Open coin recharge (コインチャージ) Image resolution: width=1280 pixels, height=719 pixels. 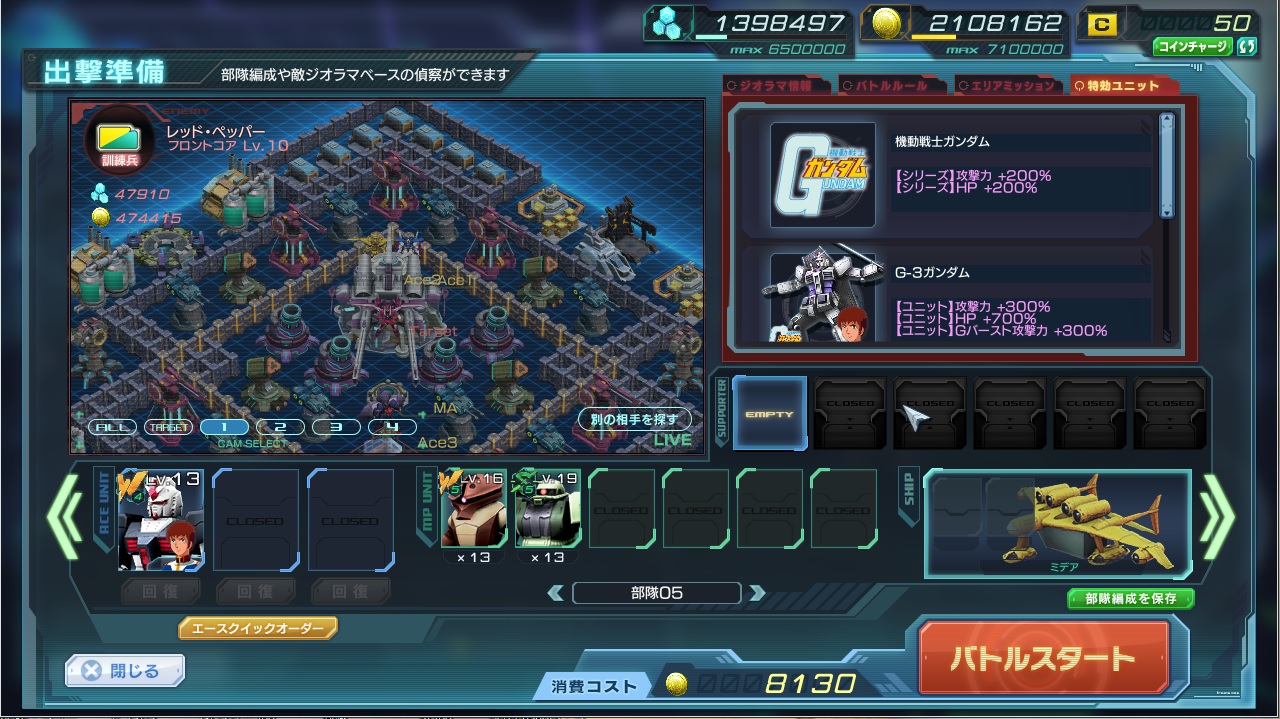[x=1194, y=46]
